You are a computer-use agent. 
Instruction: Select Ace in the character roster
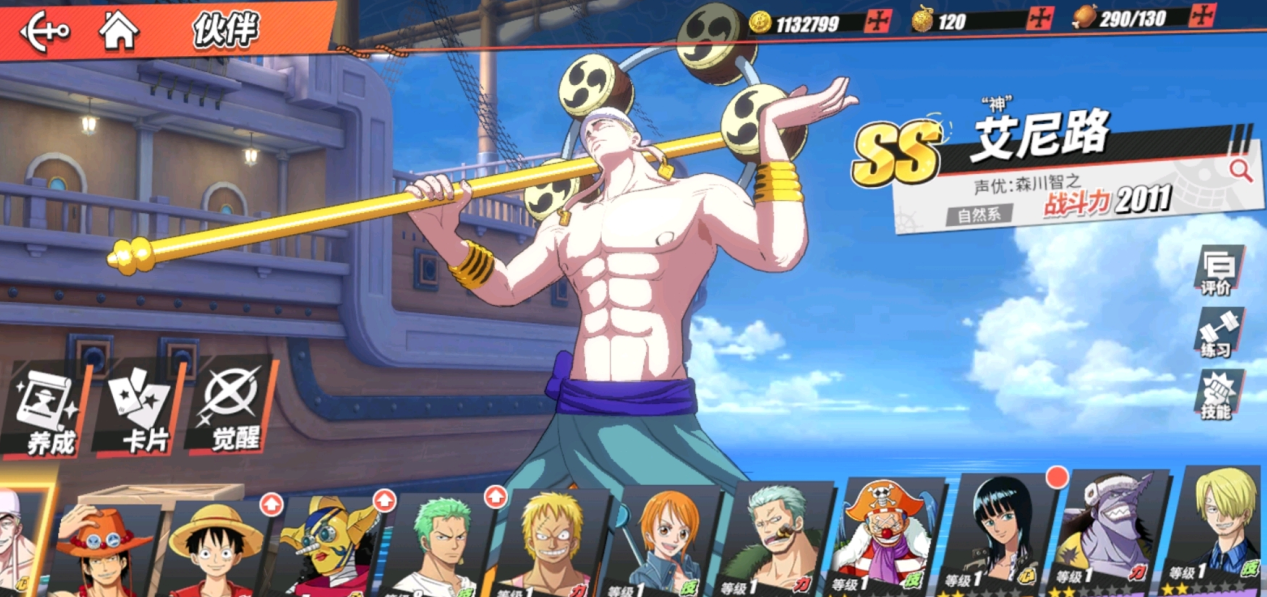[101, 548]
